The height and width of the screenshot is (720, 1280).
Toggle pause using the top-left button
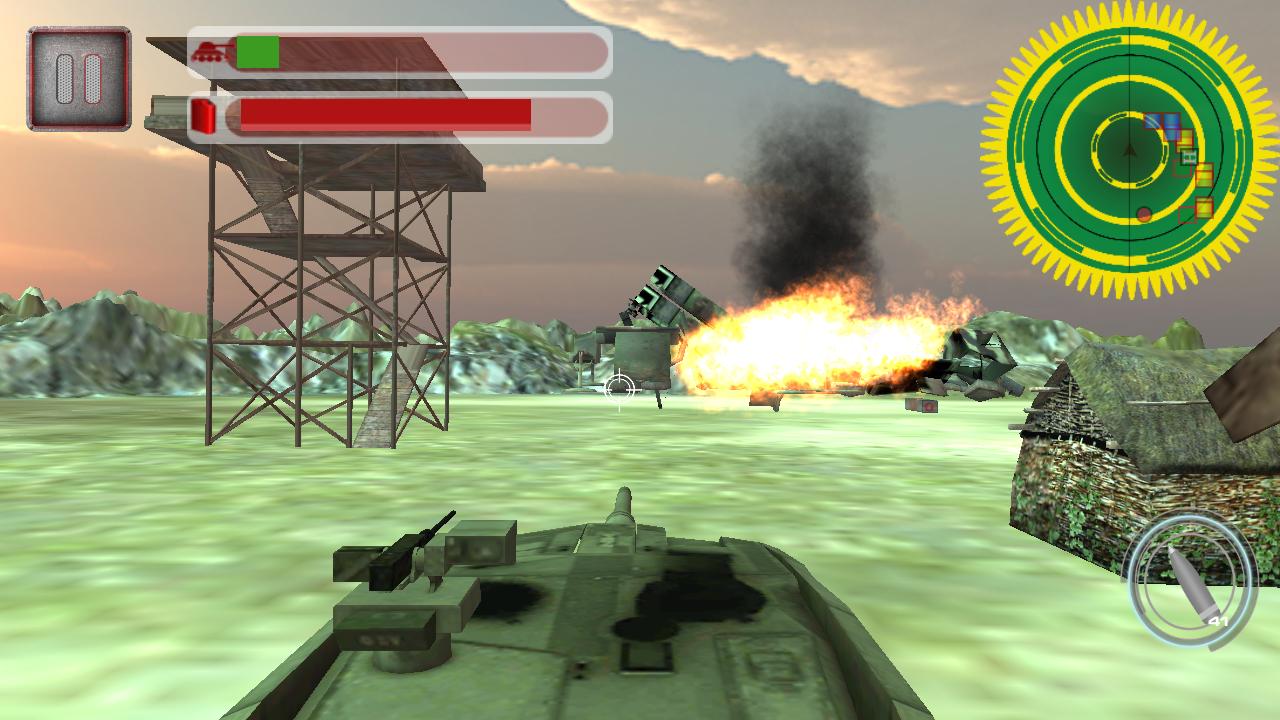(x=78, y=80)
